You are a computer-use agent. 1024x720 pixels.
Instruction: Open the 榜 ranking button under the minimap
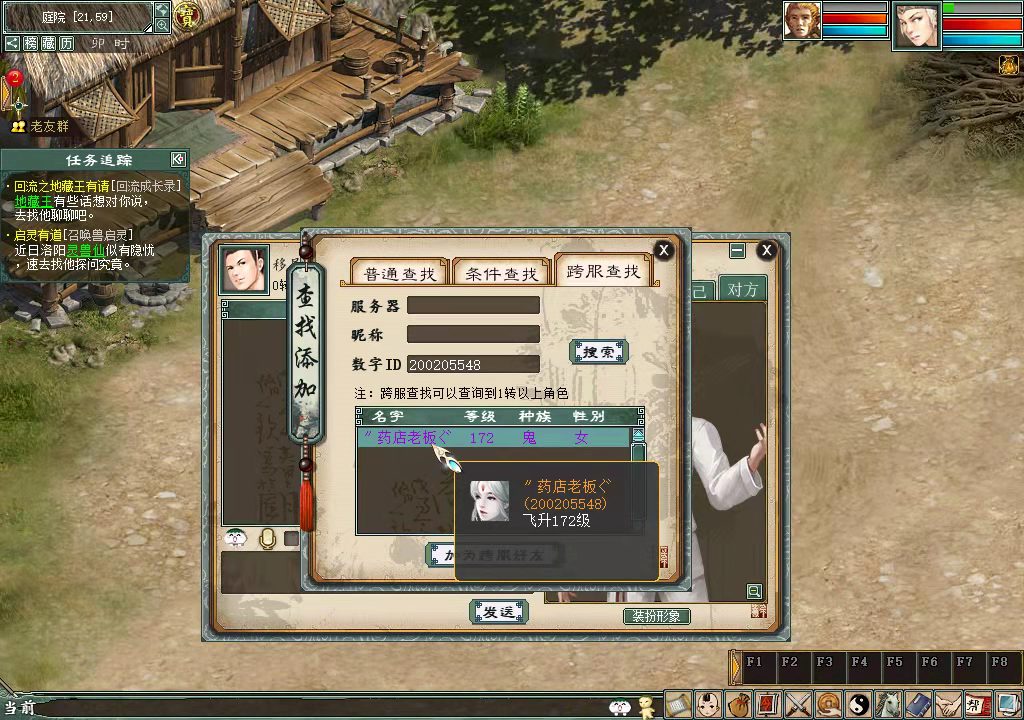(x=30, y=43)
